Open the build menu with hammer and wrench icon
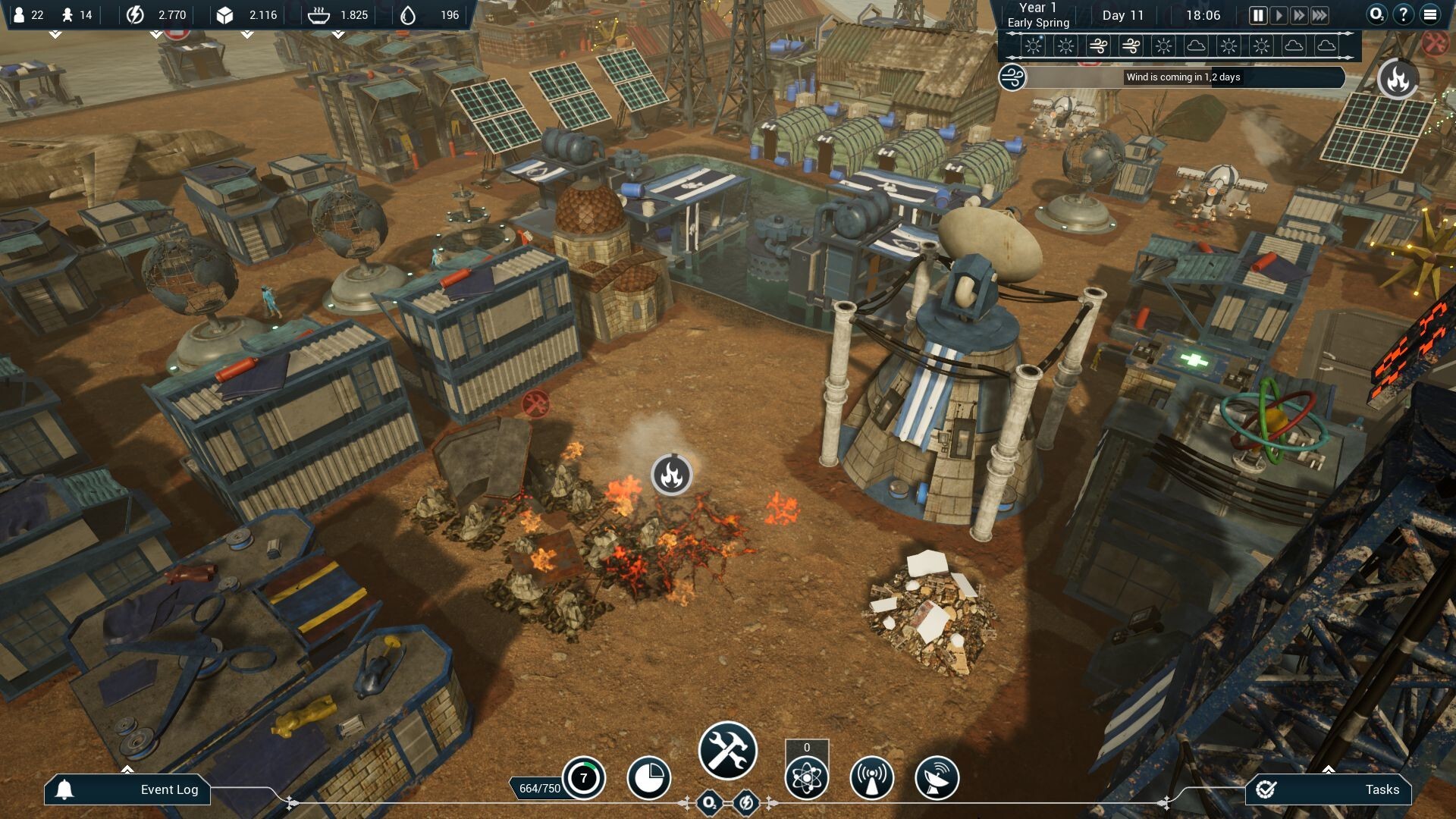Screen dimensions: 1456x819 point(726,750)
